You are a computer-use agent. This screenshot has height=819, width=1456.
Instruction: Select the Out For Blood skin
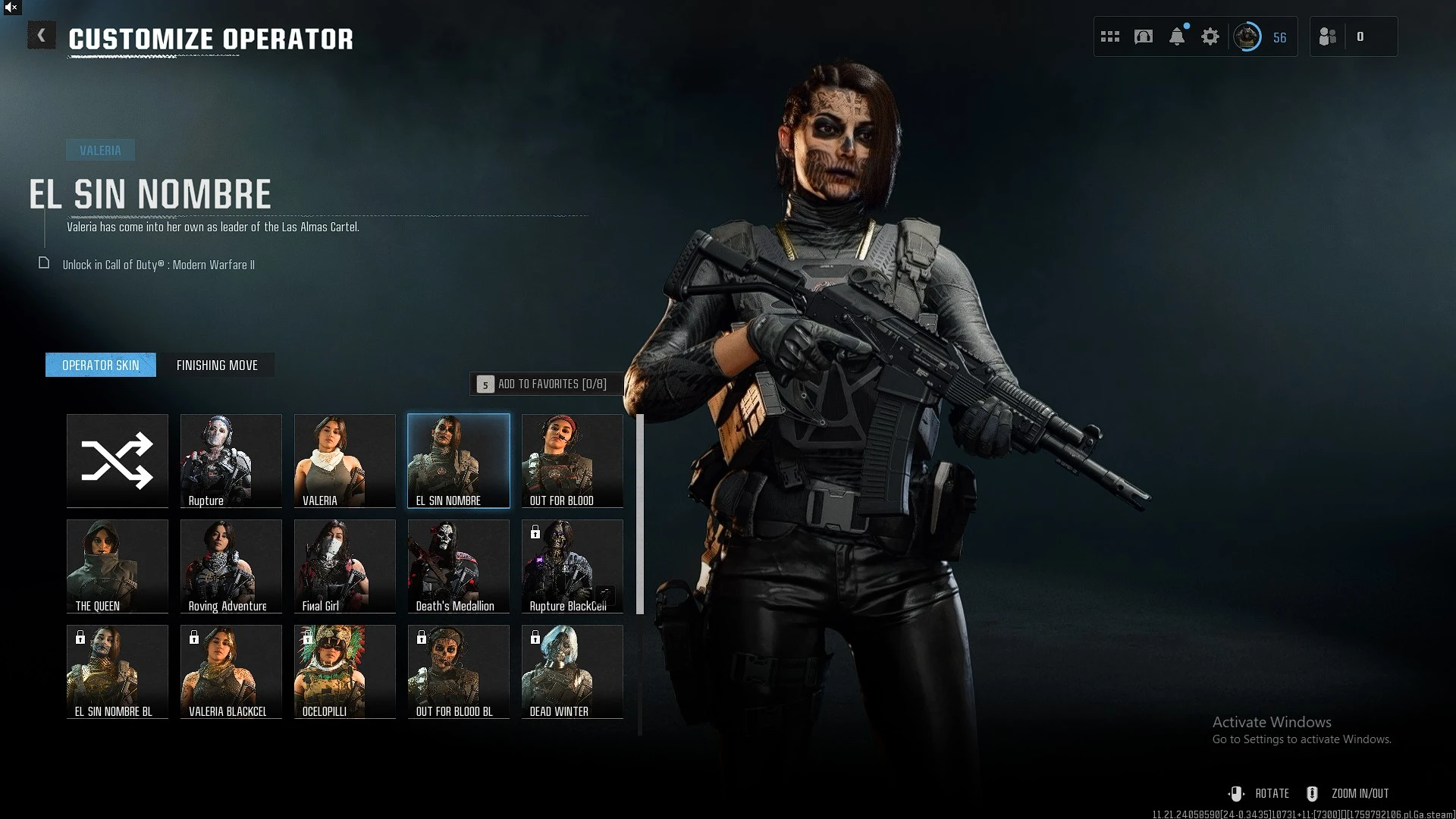573,460
